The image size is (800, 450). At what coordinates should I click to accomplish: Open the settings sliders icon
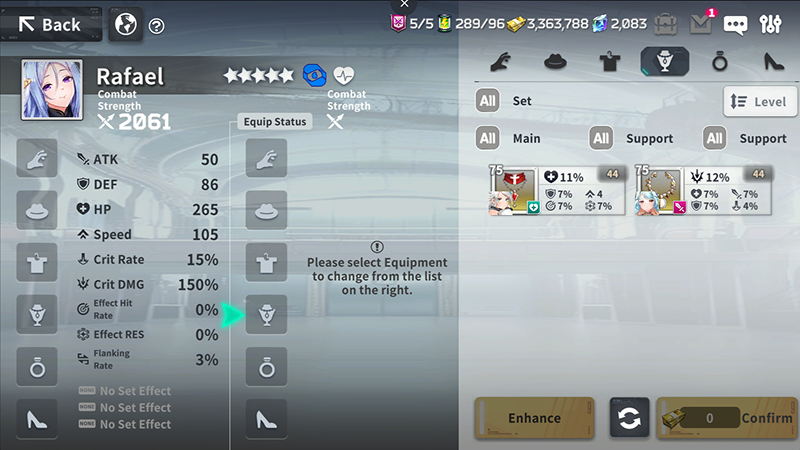pyautogui.click(x=771, y=24)
